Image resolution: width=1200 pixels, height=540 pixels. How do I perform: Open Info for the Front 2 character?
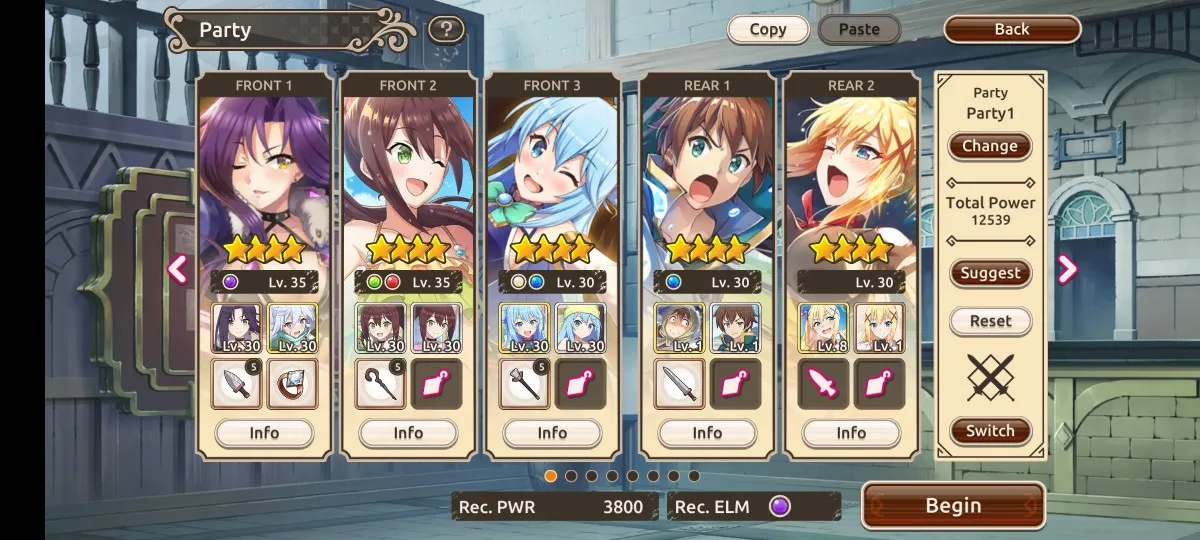[x=408, y=433]
